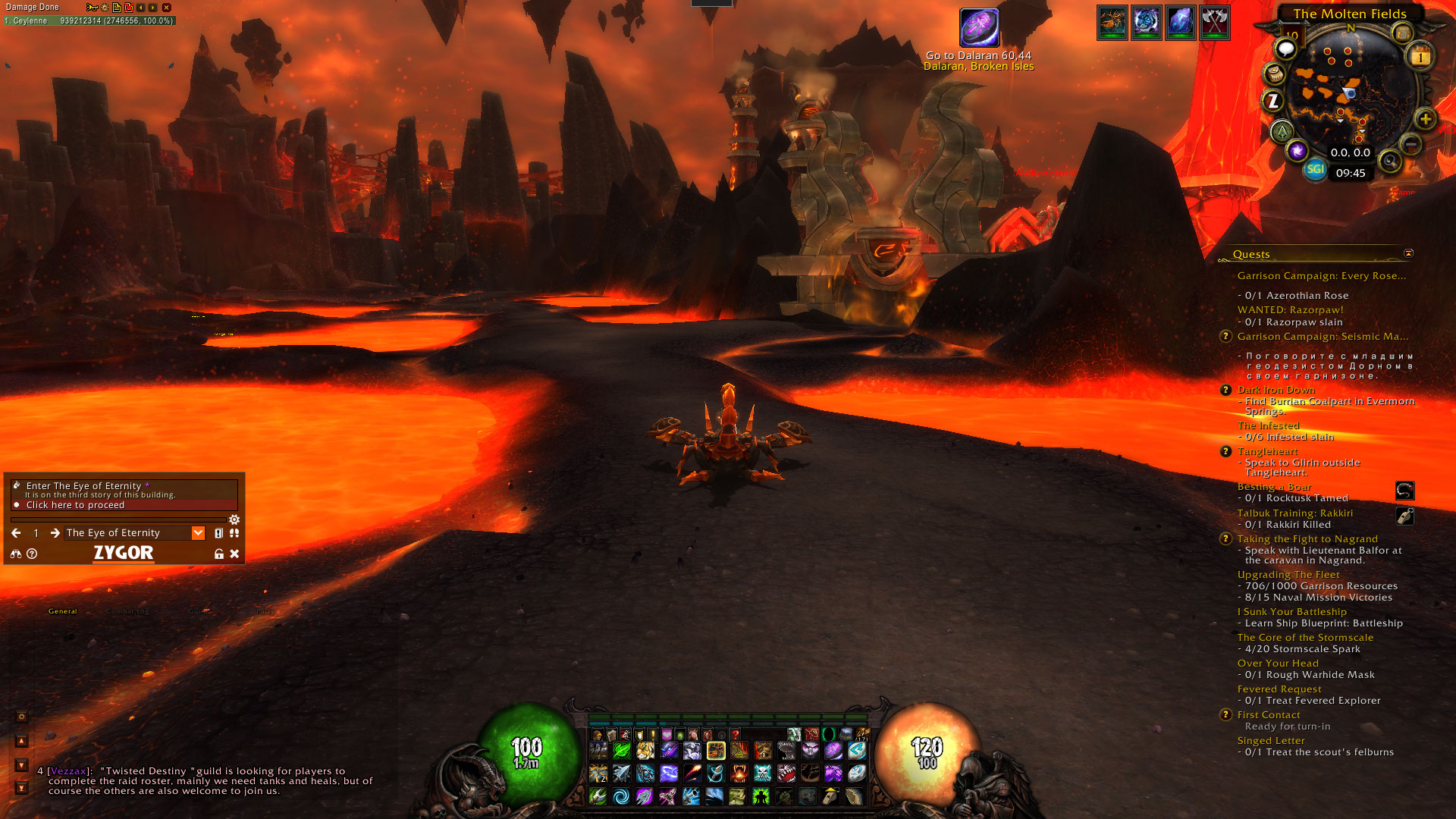The image size is (1456, 819).
Task: Open the magnifying glass tracking button on minimap
Action: pos(1389,161)
